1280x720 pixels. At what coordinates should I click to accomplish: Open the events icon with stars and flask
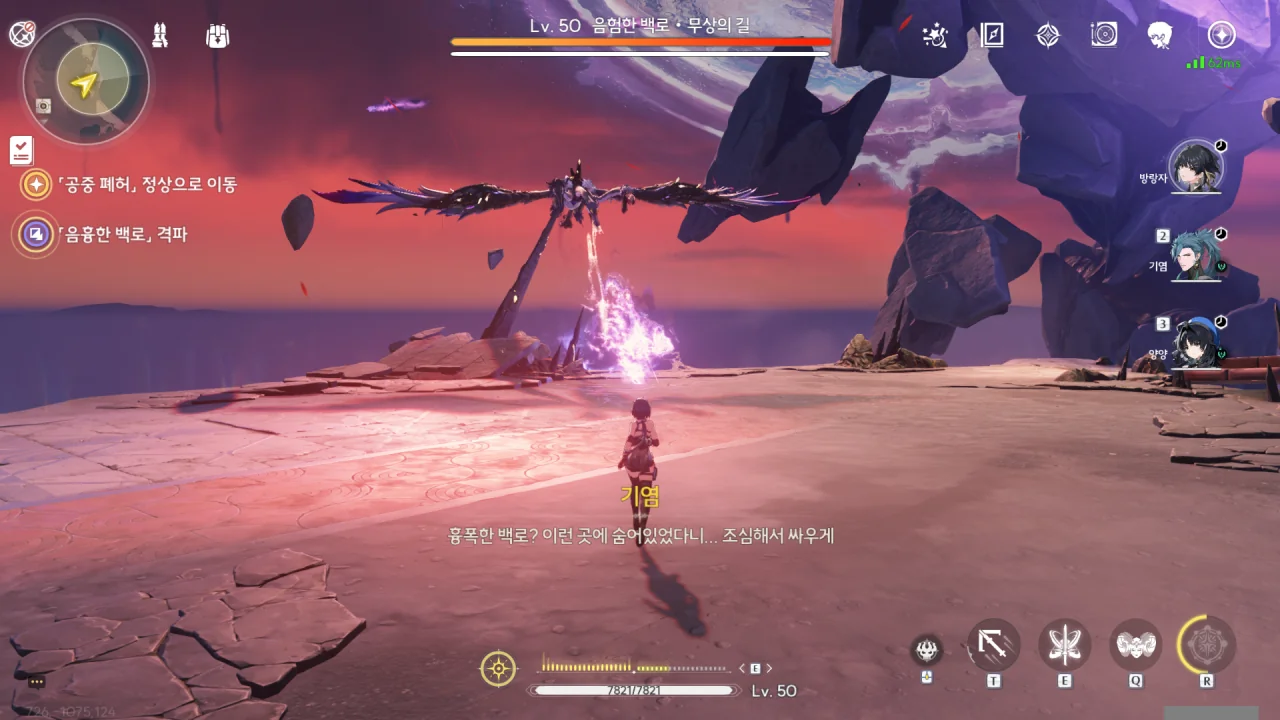tap(935, 36)
